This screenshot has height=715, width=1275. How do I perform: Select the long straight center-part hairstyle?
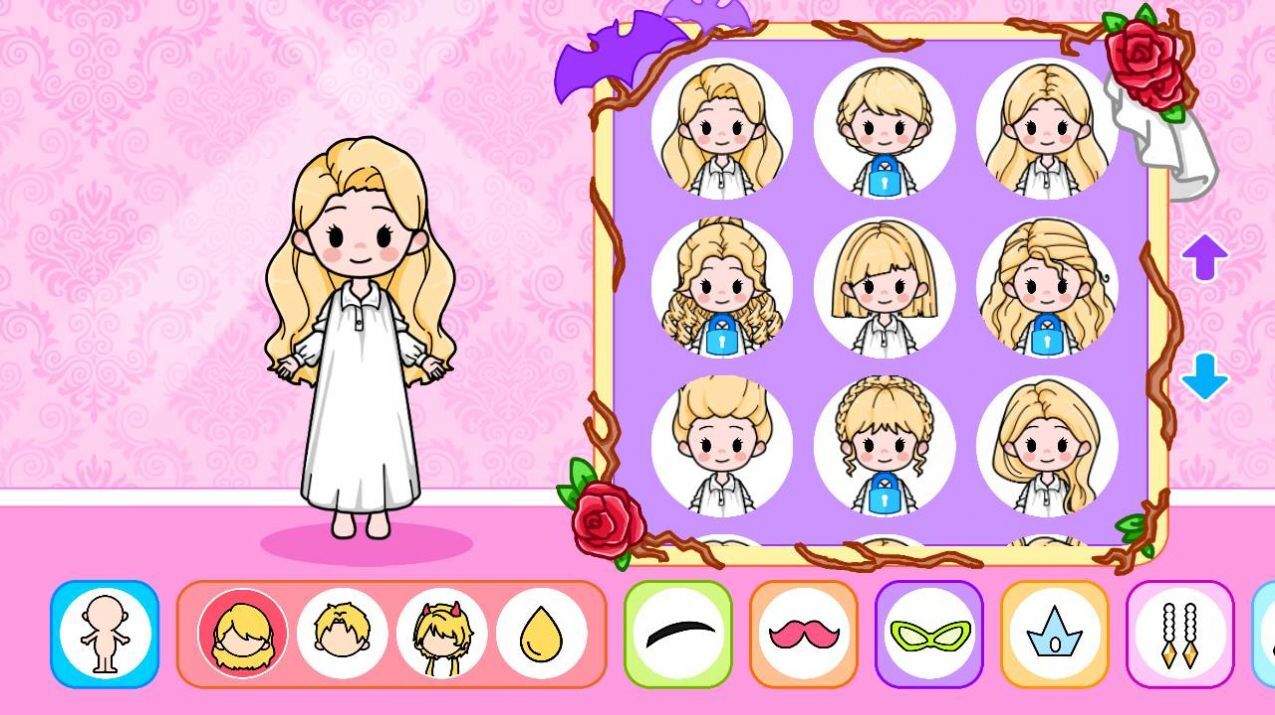(x=1046, y=128)
